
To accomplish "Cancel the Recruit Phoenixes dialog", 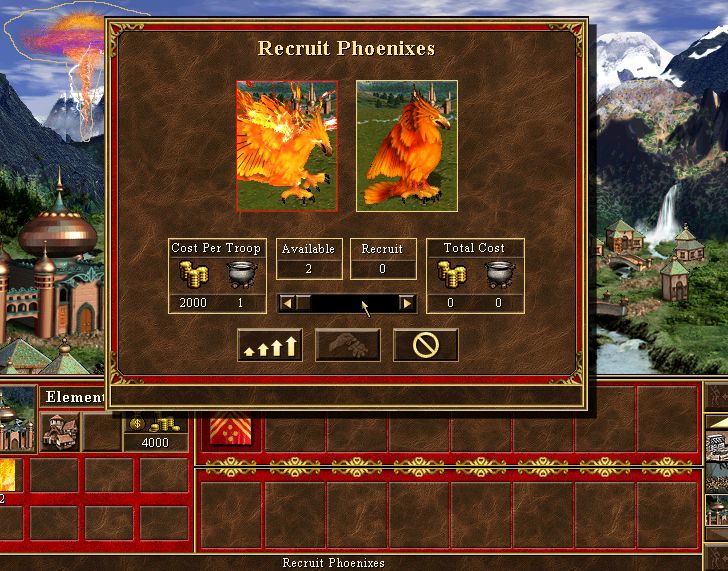I will click(425, 345).
